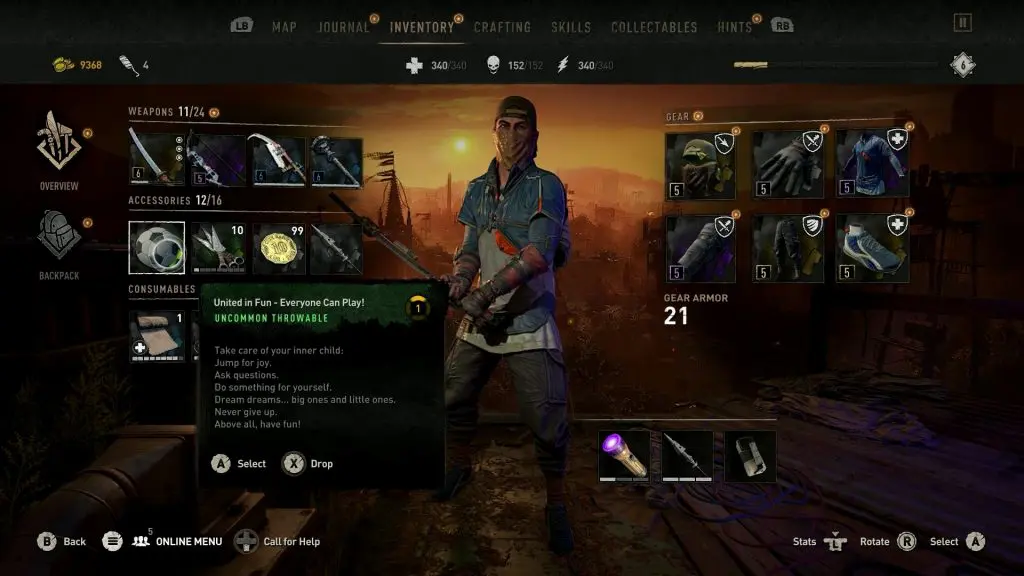Click the pause icon in top corner
This screenshot has width=1024, height=576.
coord(962,23)
